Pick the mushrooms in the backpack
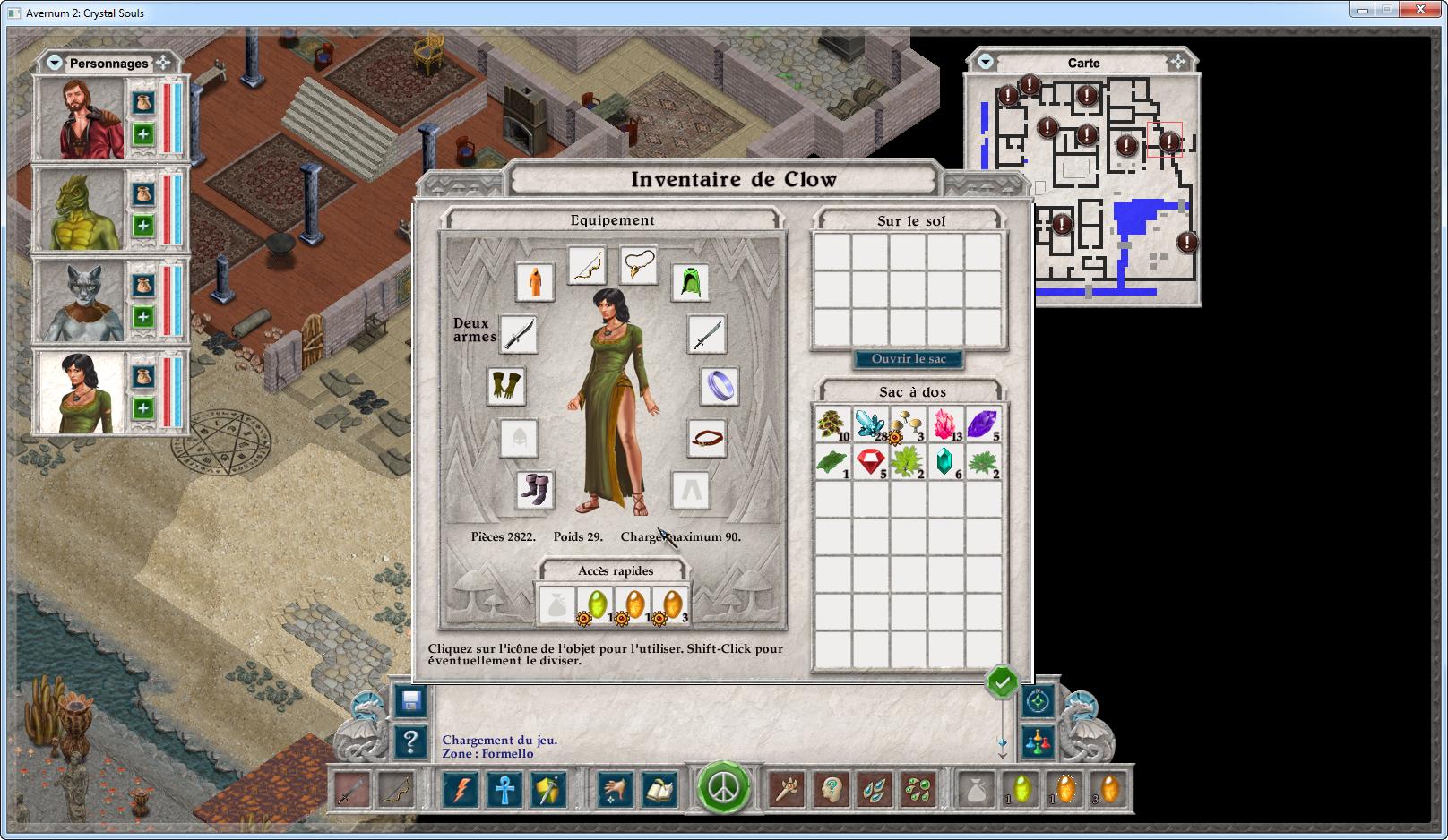Screen dimensions: 1448x840 908,424
